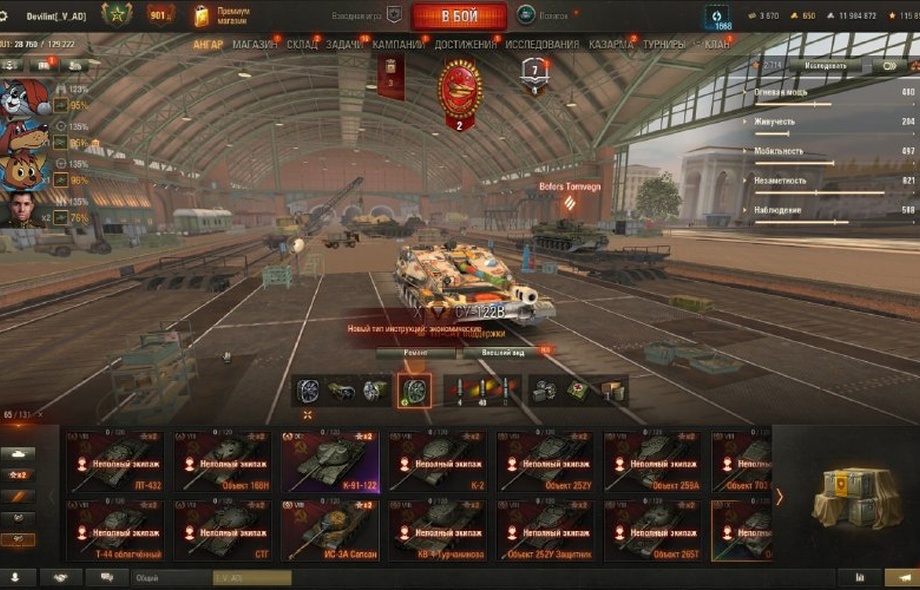Go to the КАМПАНИИ tab
Viewport: 920px width, 590px height.
[398, 45]
